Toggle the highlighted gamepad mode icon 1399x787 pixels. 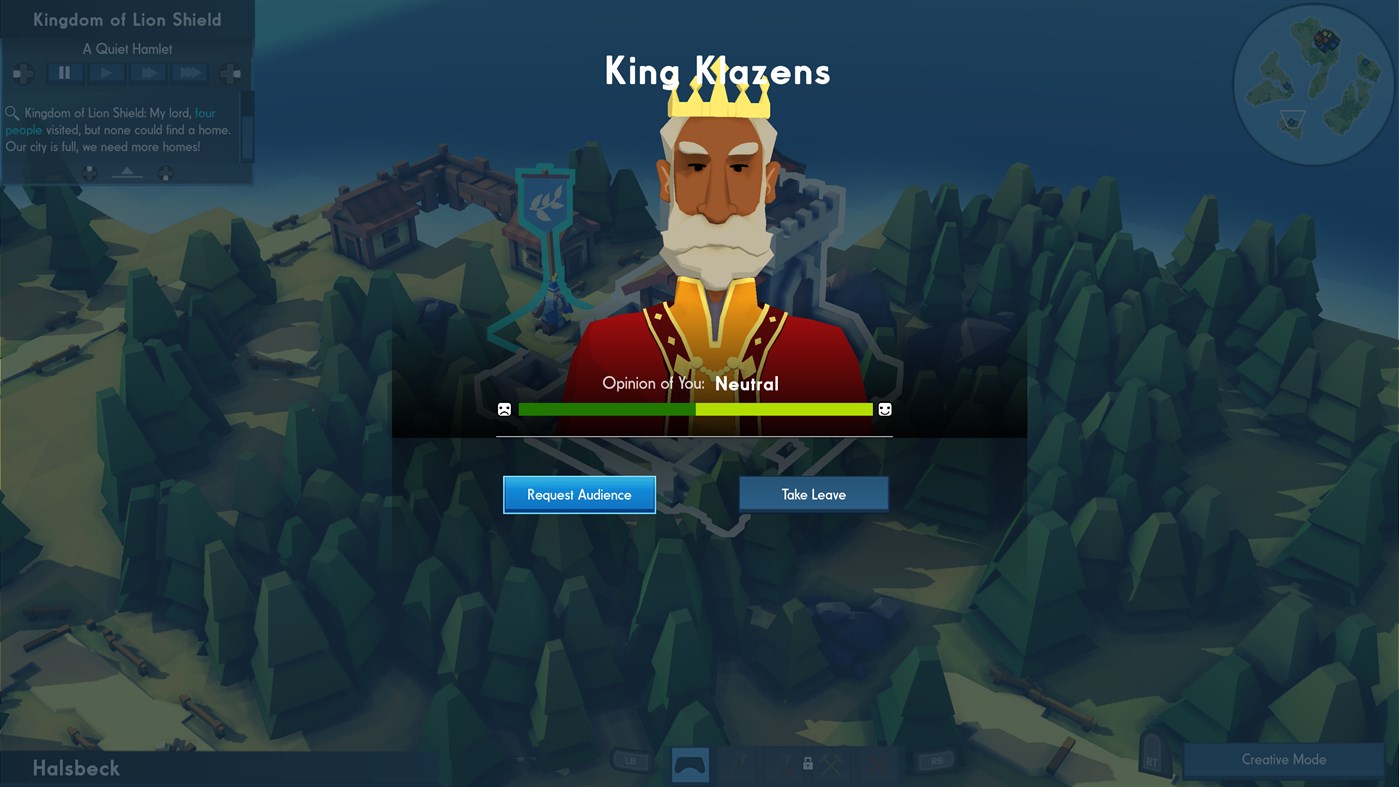tap(690, 765)
